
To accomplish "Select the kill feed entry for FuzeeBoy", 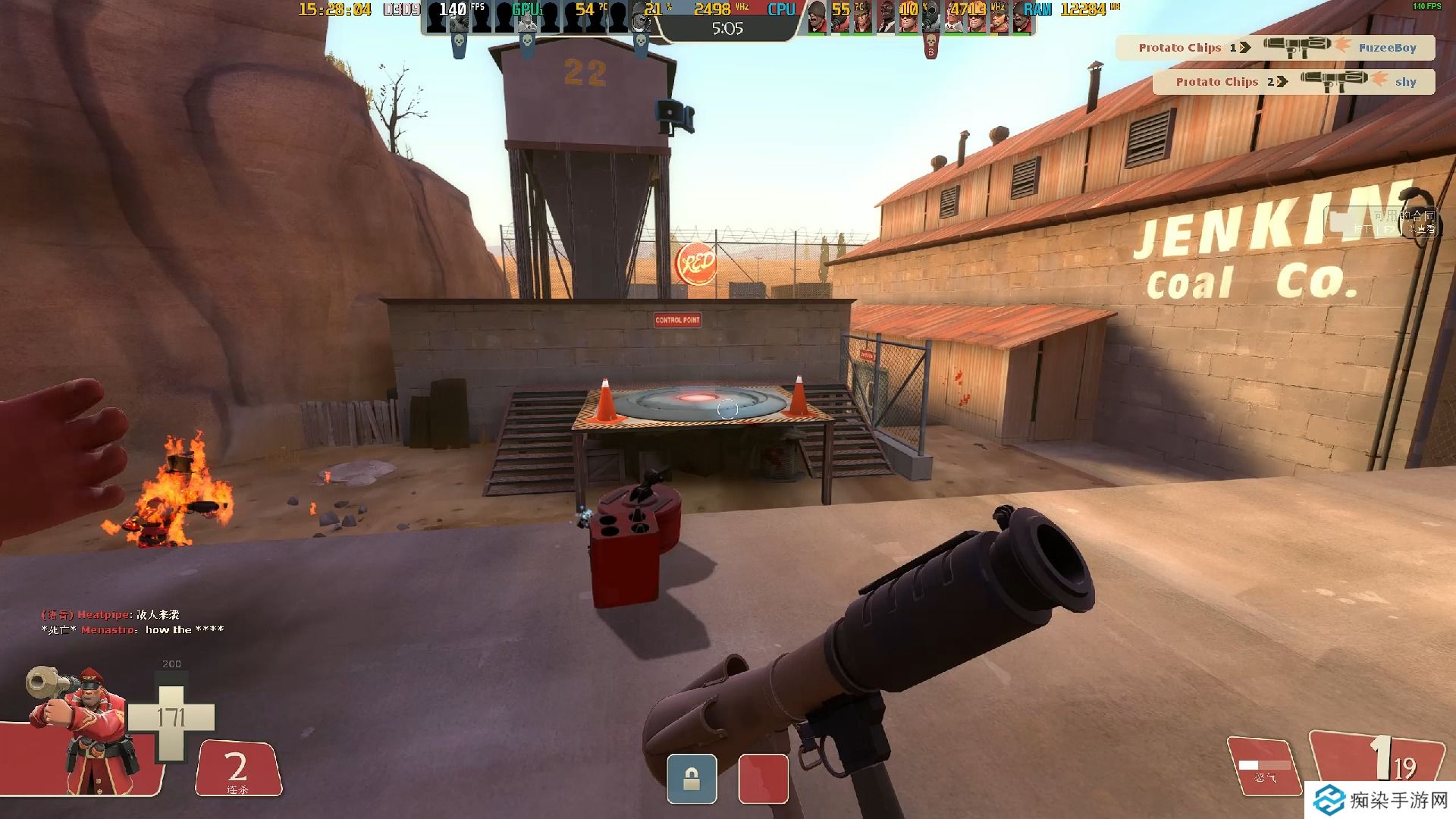I will pos(1276,48).
